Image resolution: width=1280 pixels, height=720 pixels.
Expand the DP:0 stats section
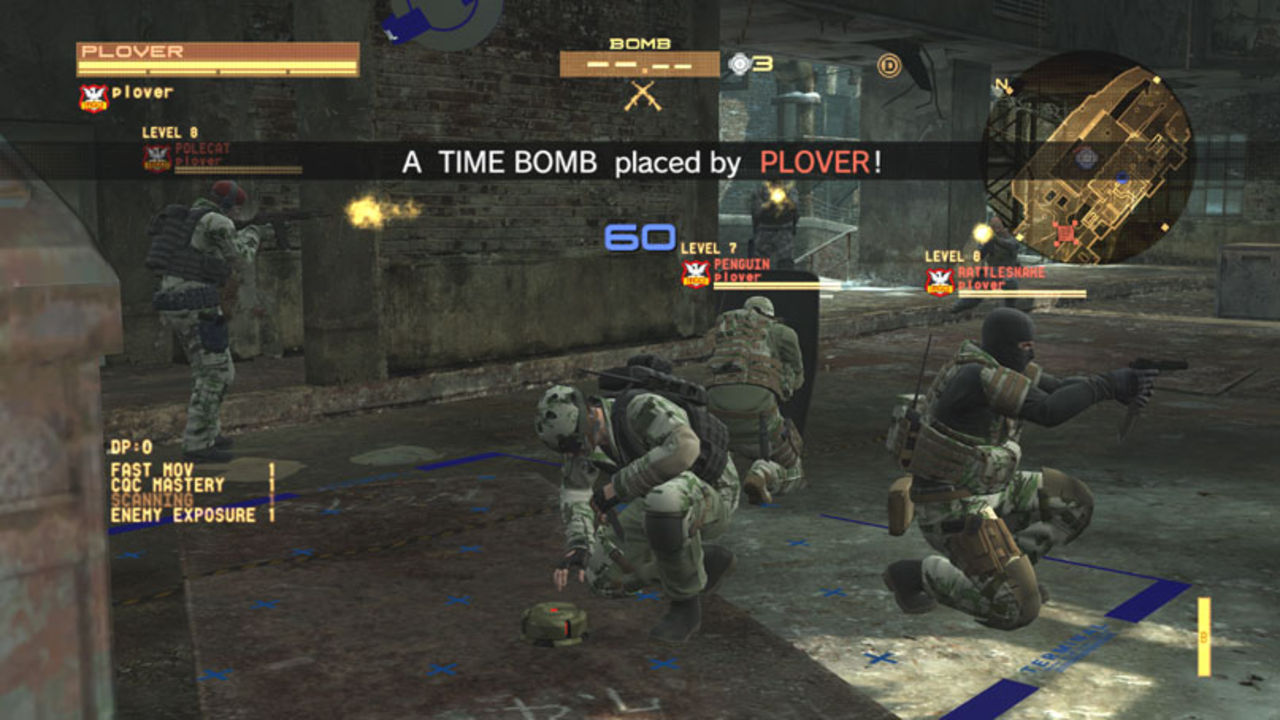pos(130,445)
